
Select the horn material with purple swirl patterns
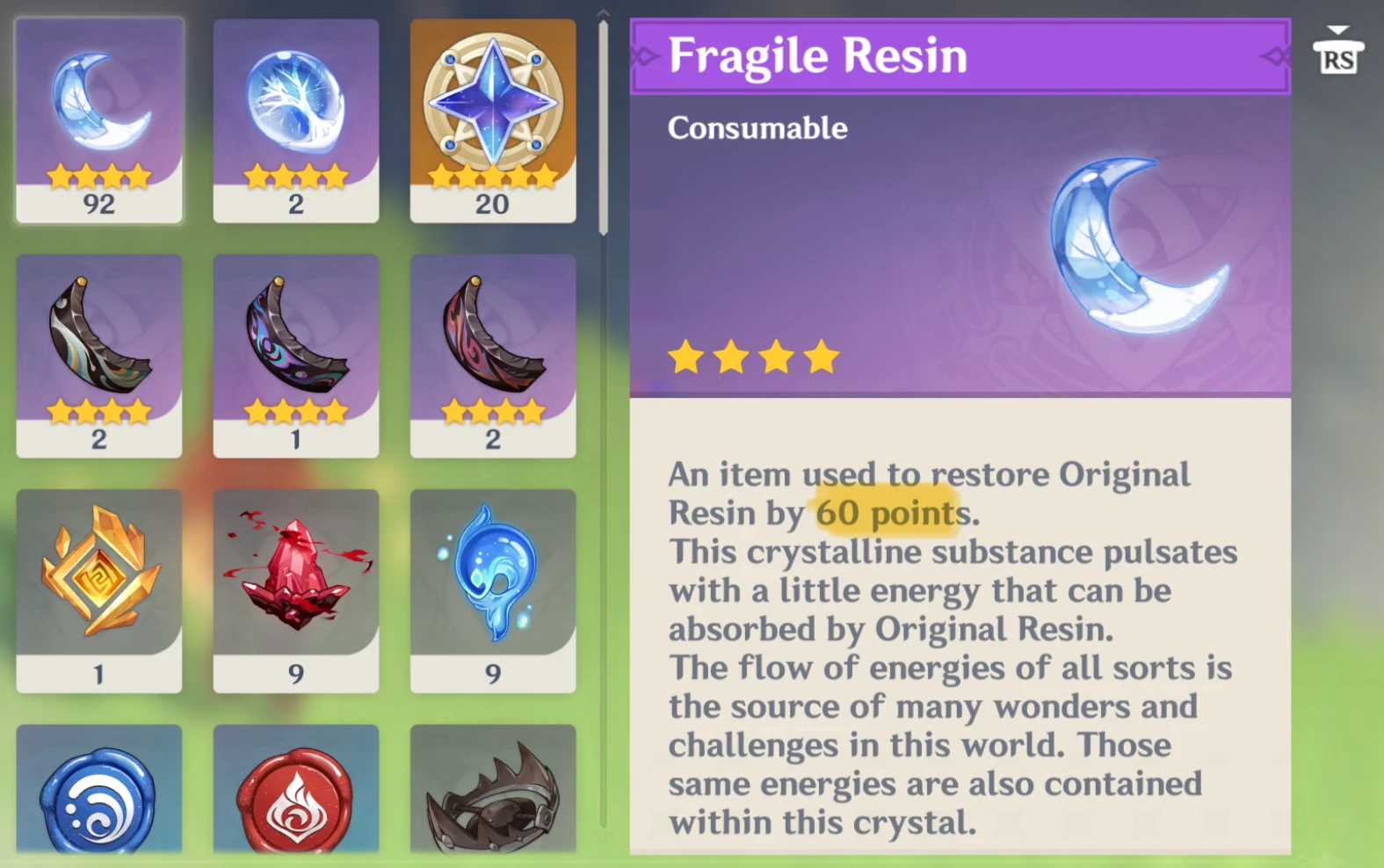point(296,347)
